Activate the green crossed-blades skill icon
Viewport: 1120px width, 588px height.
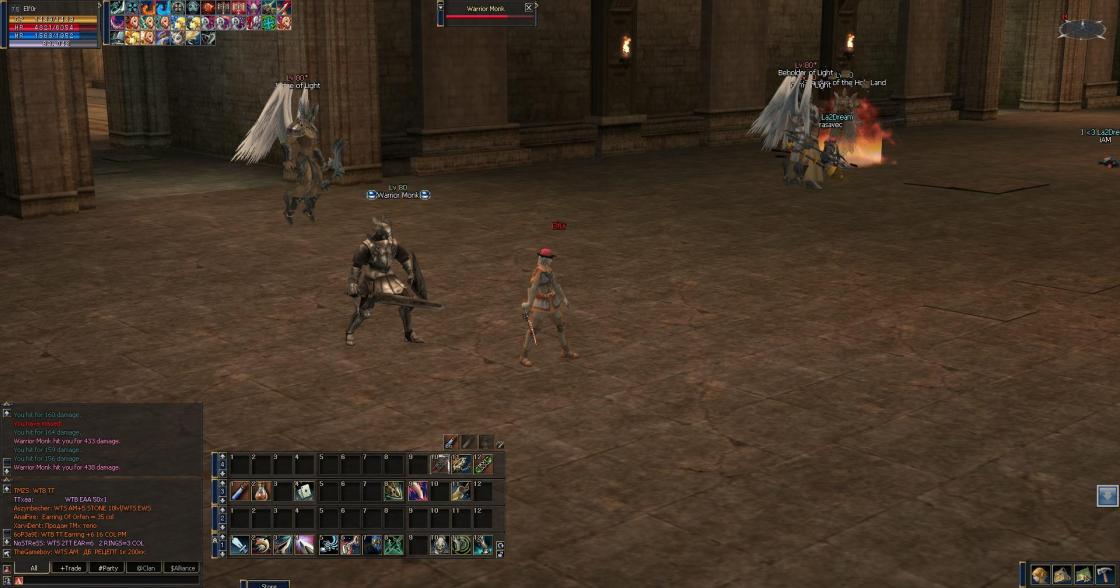tap(394, 545)
